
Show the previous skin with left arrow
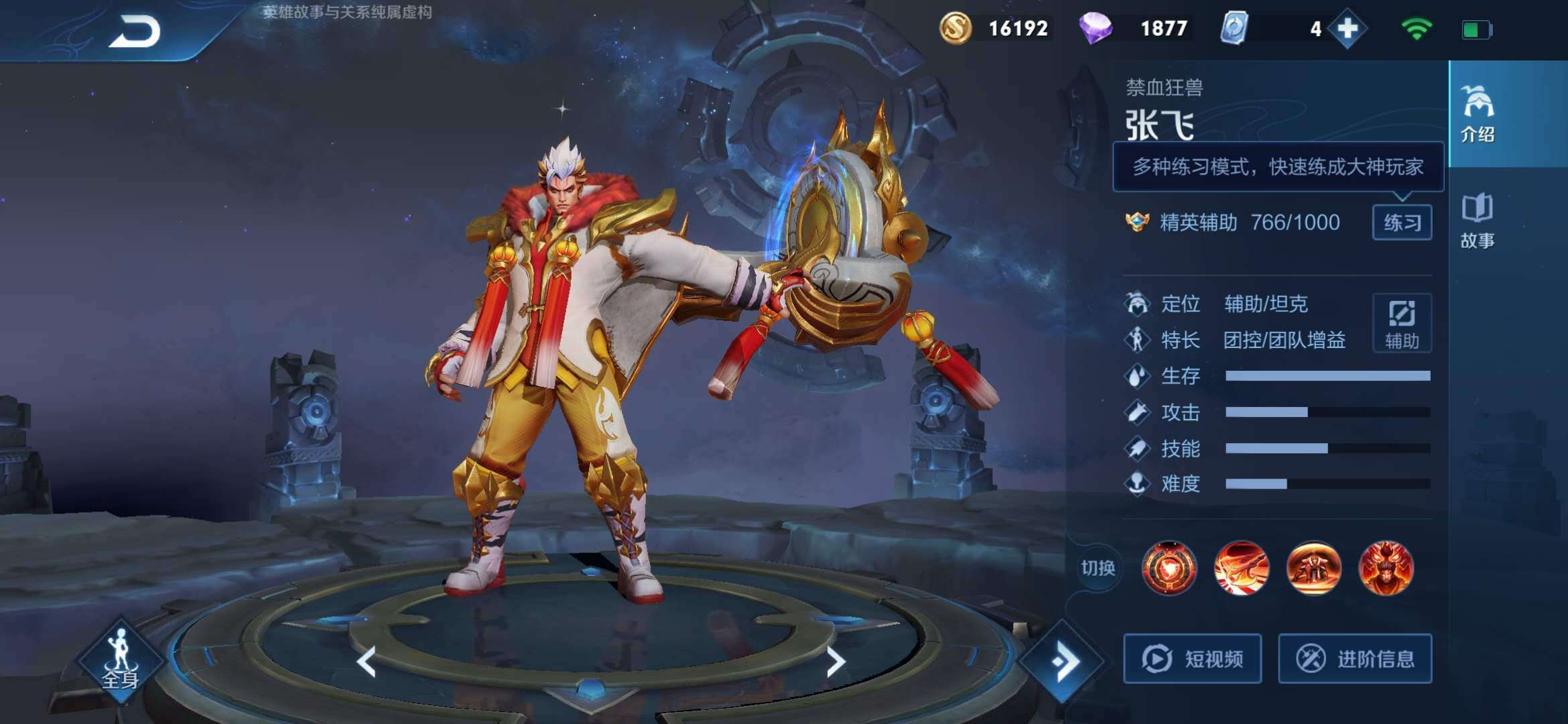tap(367, 662)
